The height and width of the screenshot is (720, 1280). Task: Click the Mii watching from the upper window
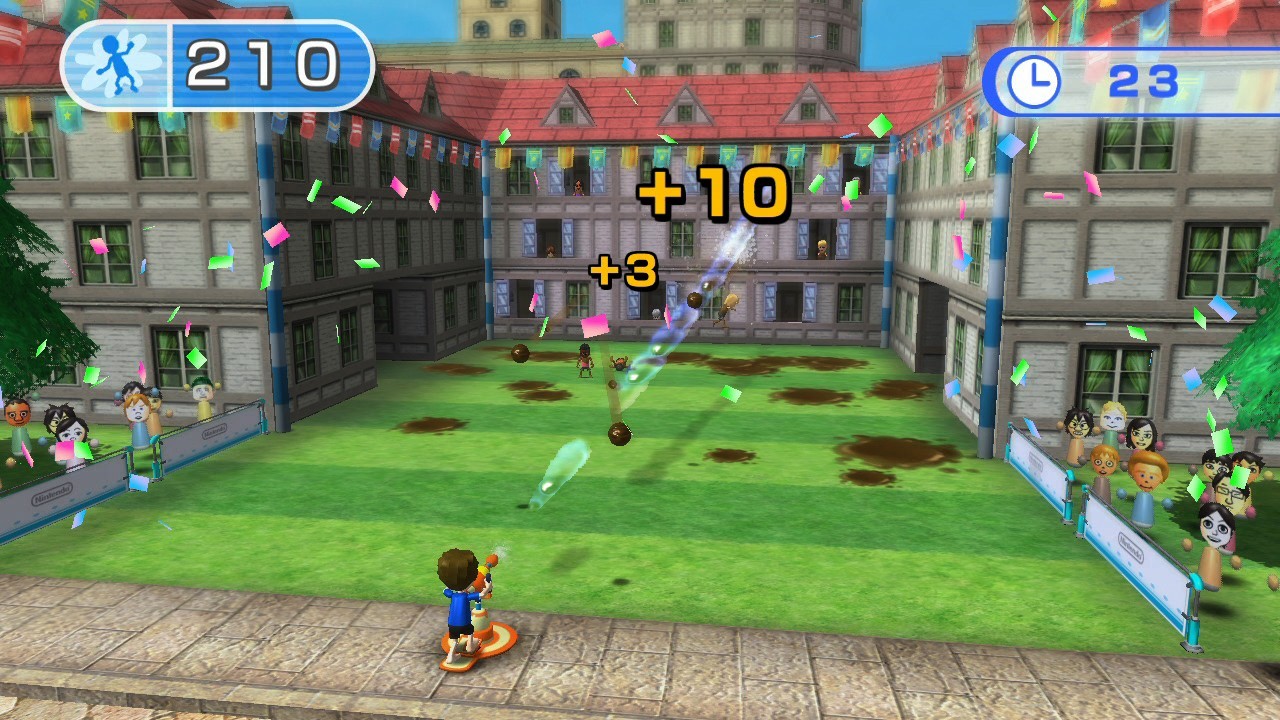pos(578,186)
